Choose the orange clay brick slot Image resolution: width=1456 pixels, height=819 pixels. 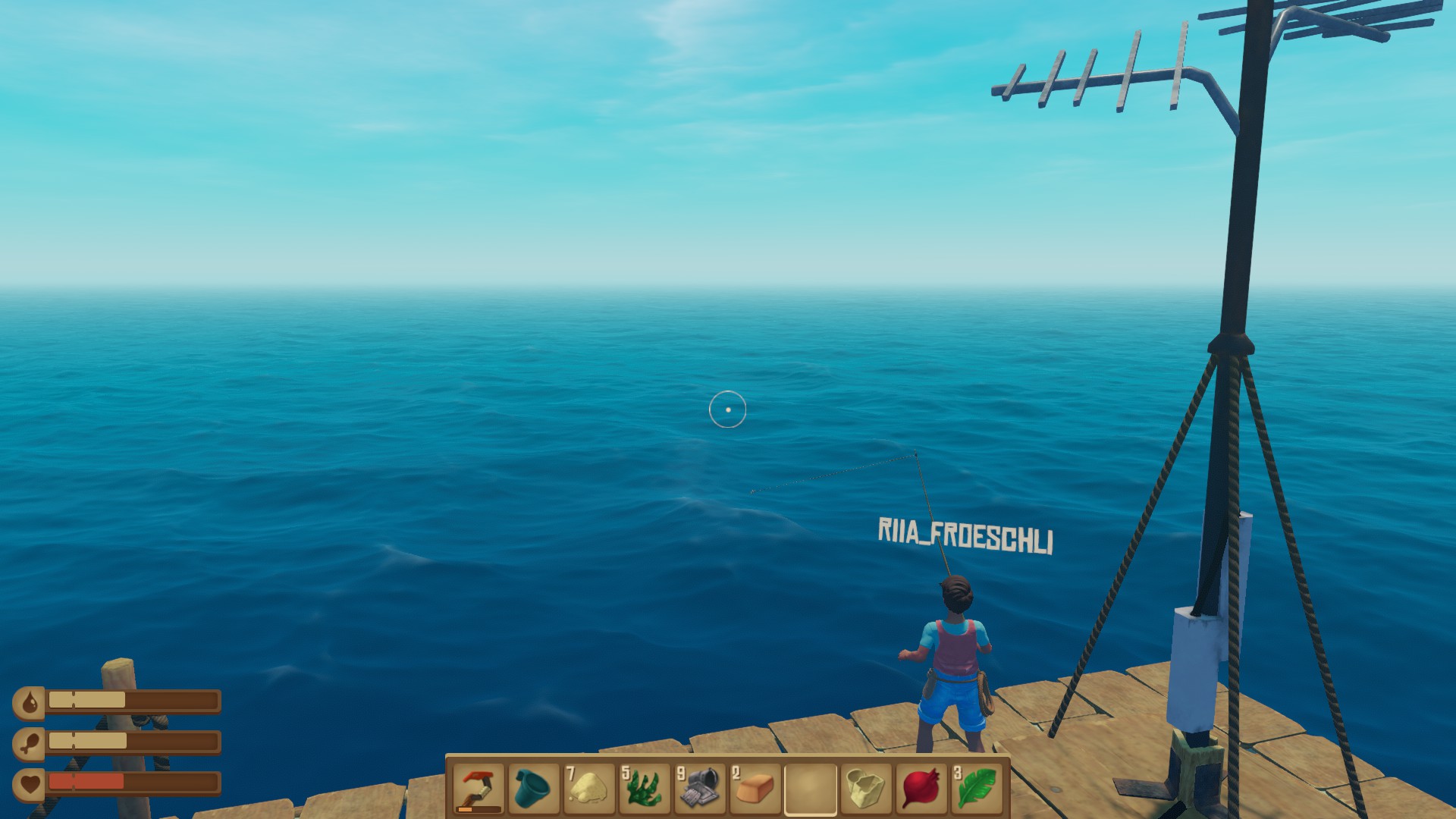click(x=755, y=789)
